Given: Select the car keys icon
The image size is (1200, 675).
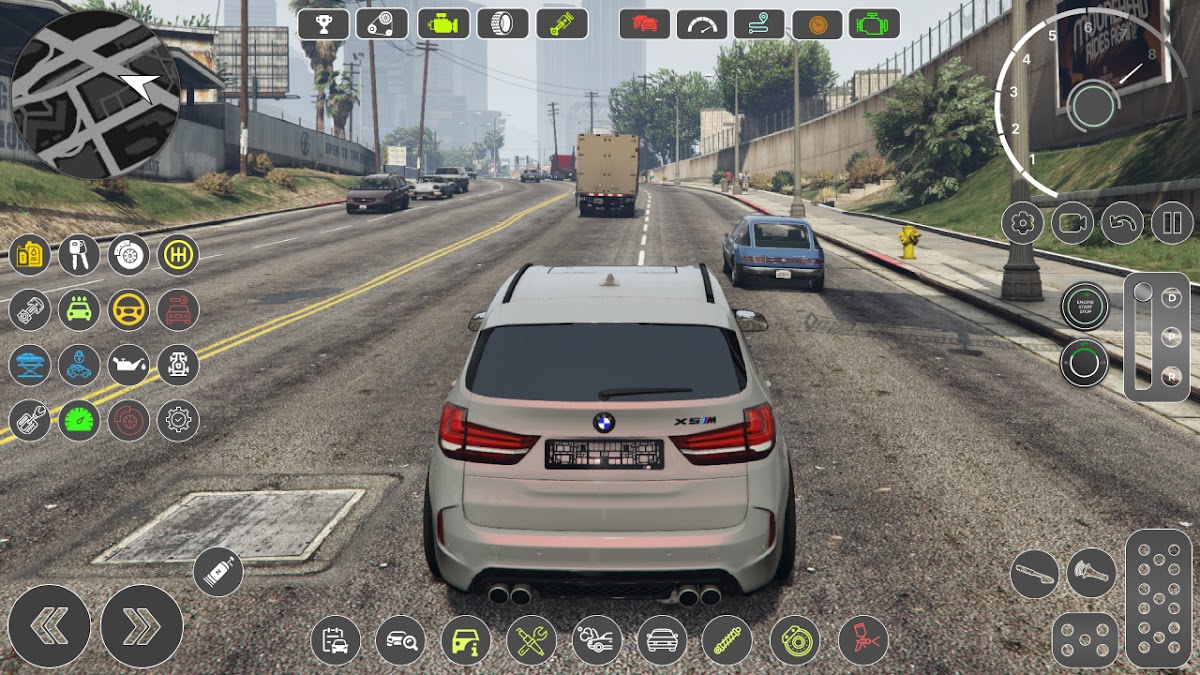Looking at the screenshot, I should pos(79,255).
